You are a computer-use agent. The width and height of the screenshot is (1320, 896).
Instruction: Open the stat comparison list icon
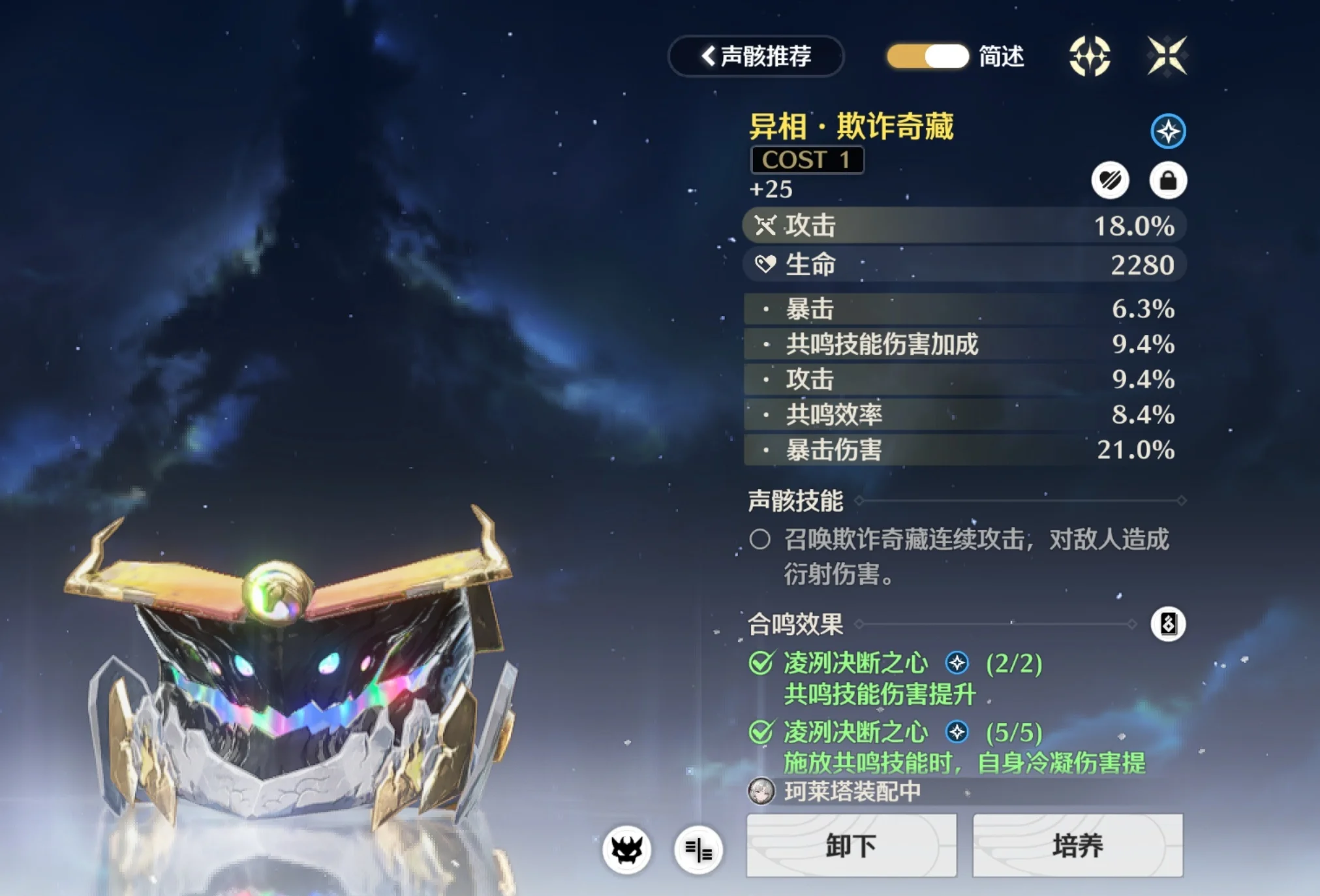pyautogui.click(x=698, y=850)
